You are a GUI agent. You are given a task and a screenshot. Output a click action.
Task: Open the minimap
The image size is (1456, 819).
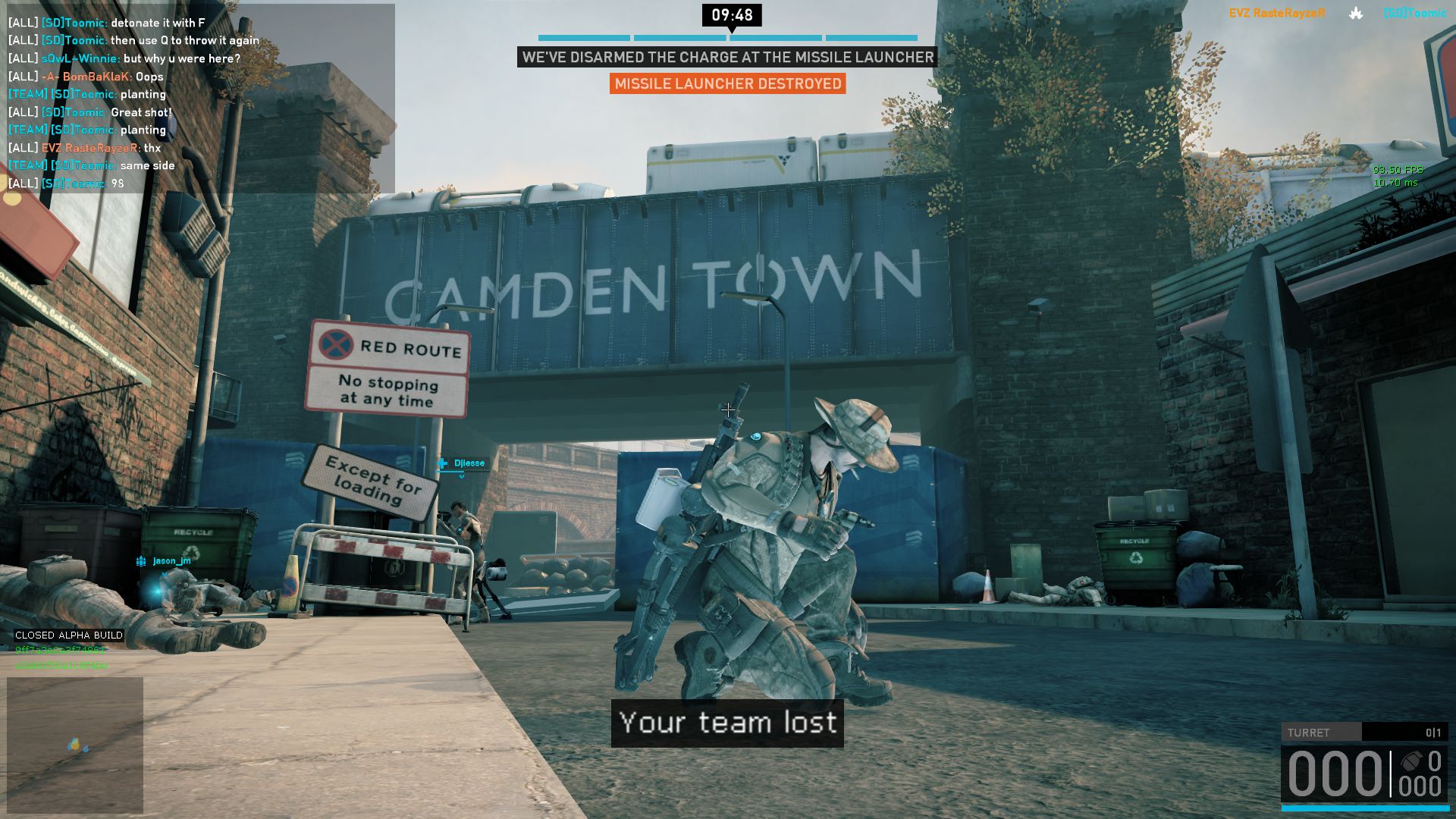tap(75, 745)
